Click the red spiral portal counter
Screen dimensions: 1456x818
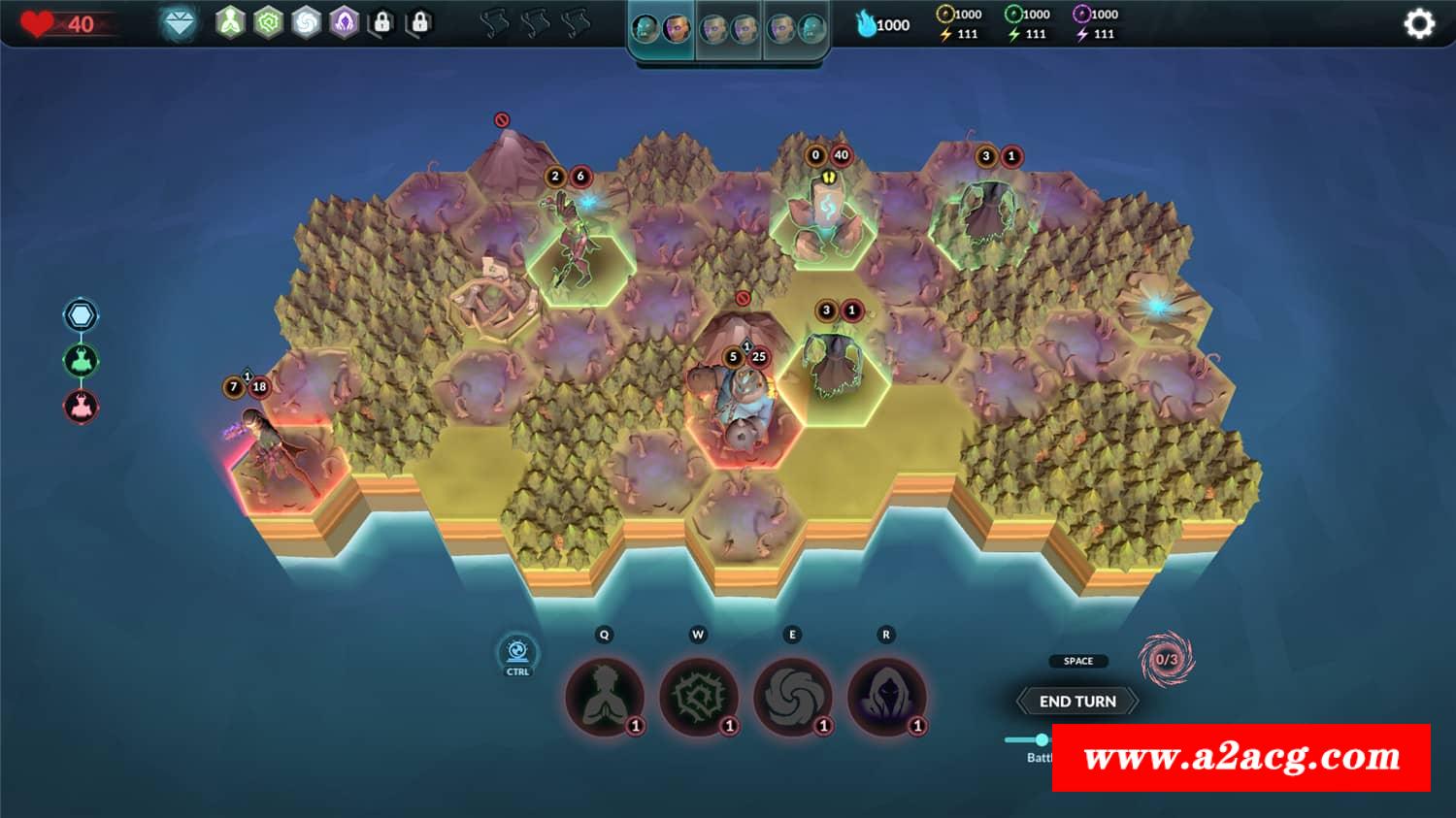point(1166,659)
